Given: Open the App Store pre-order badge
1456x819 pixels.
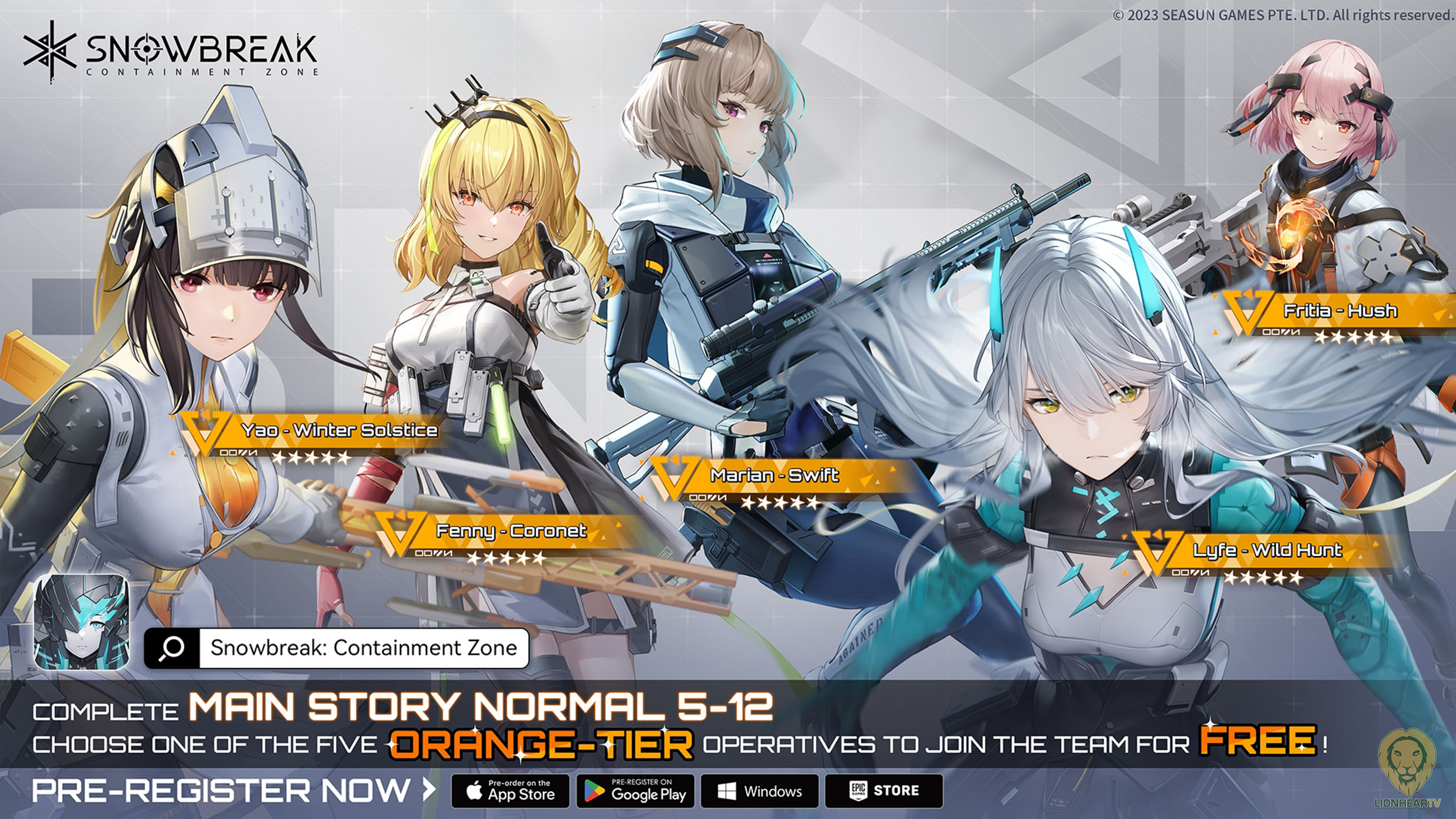Looking at the screenshot, I should coord(510,791).
